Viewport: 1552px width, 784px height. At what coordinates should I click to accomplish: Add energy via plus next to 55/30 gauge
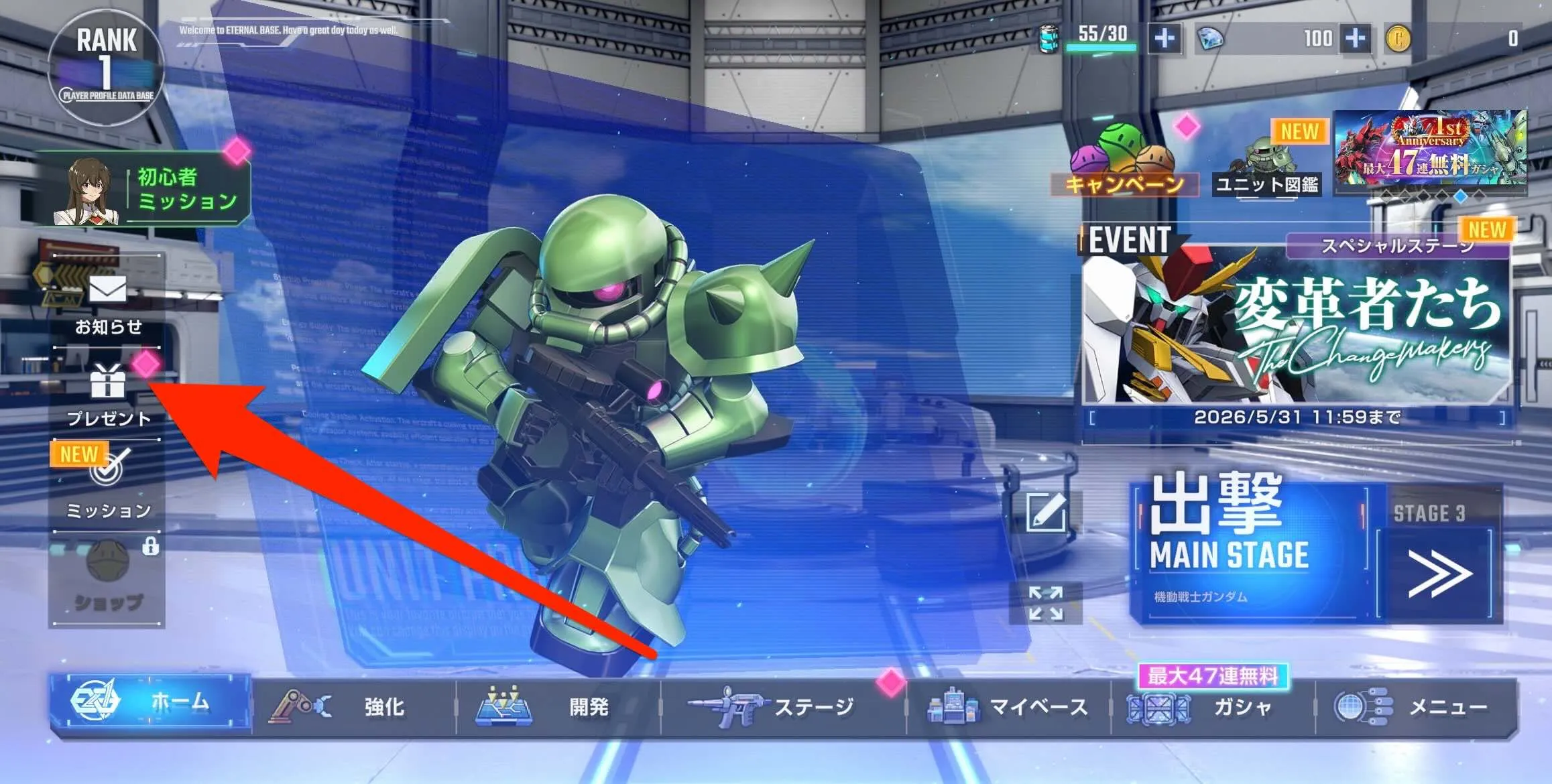pos(1165,38)
